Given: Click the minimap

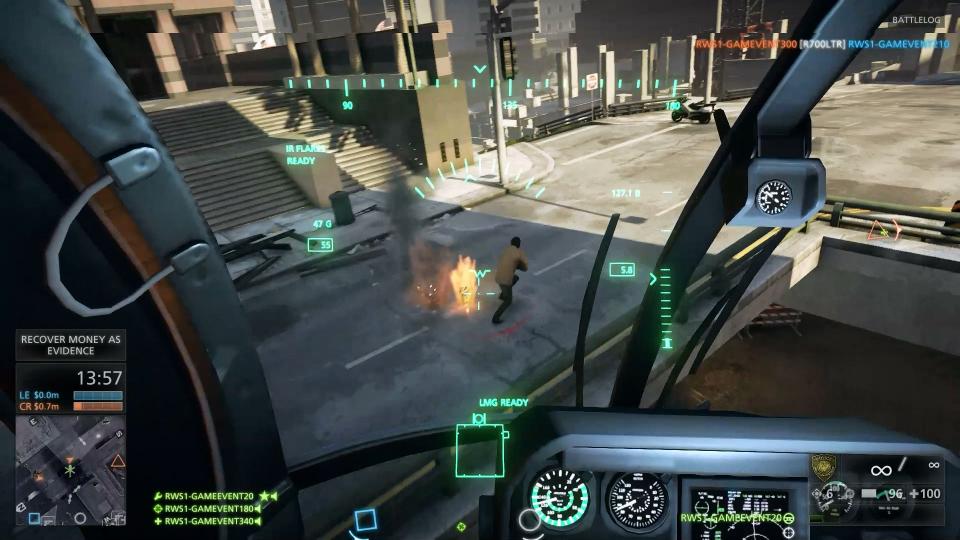Looking at the screenshot, I should click(x=70, y=470).
